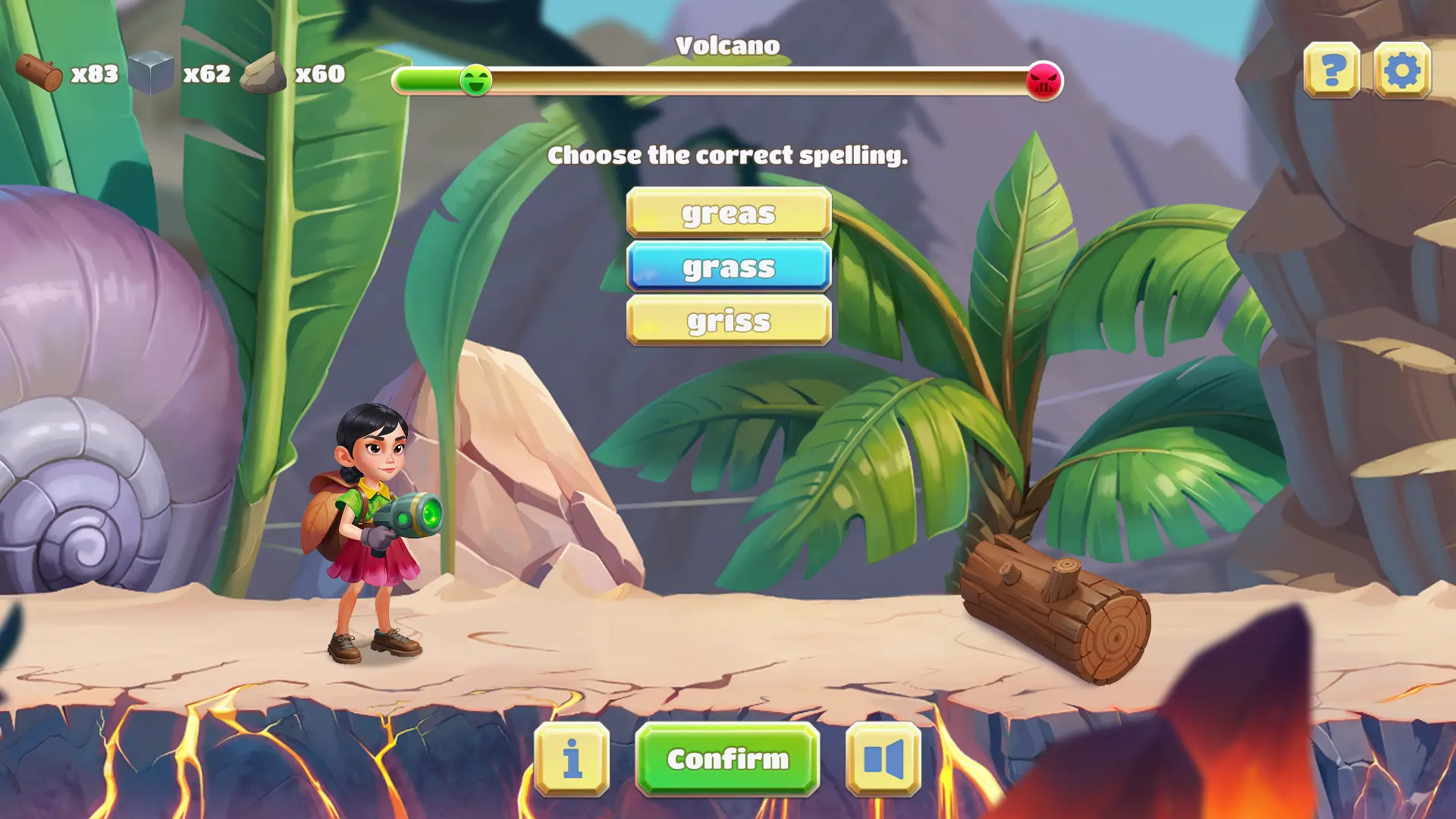Select the 'grass' spelling option
The height and width of the screenshot is (819, 1456).
click(727, 267)
